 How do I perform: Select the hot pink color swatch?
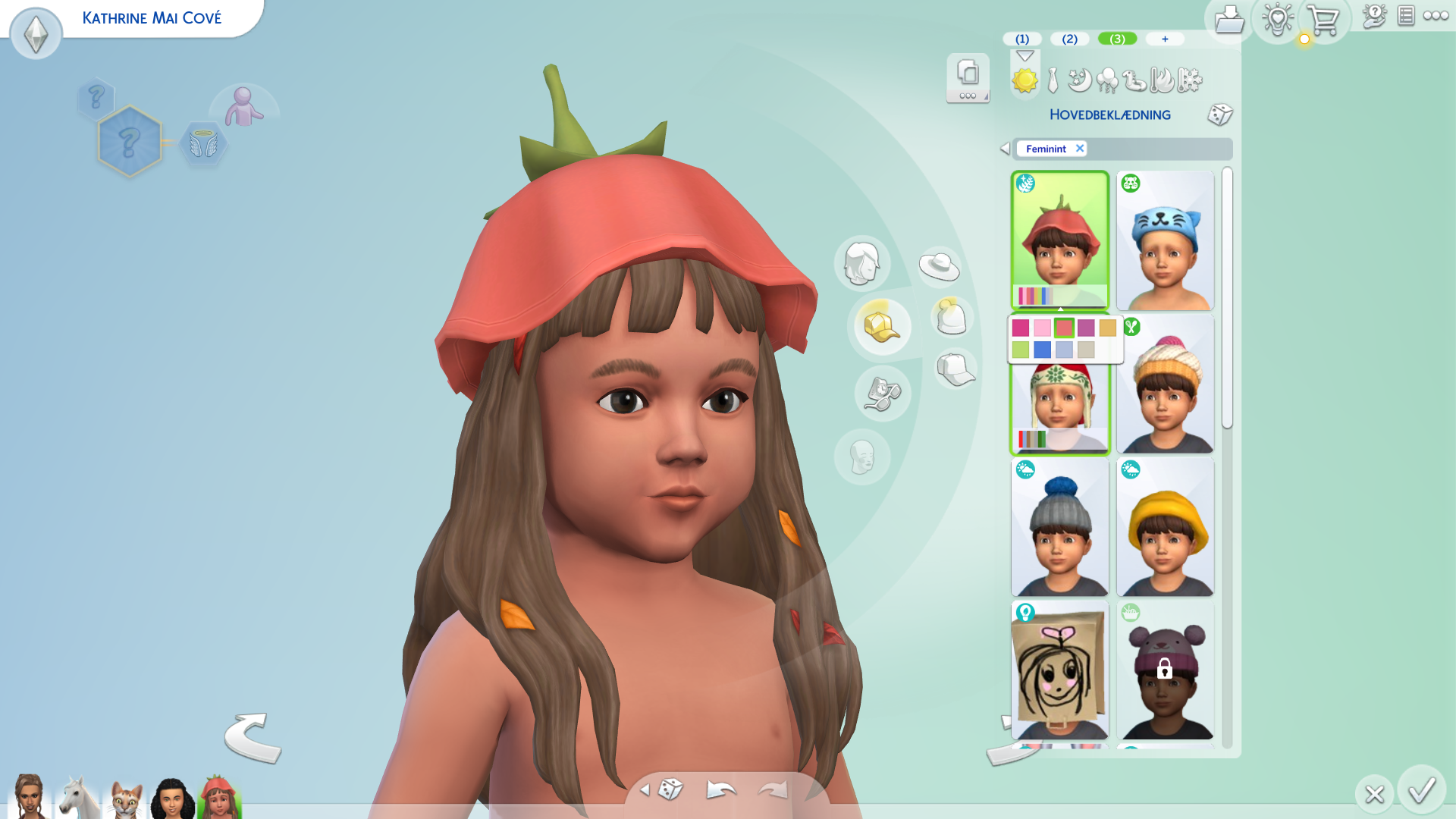coord(1021,328)
